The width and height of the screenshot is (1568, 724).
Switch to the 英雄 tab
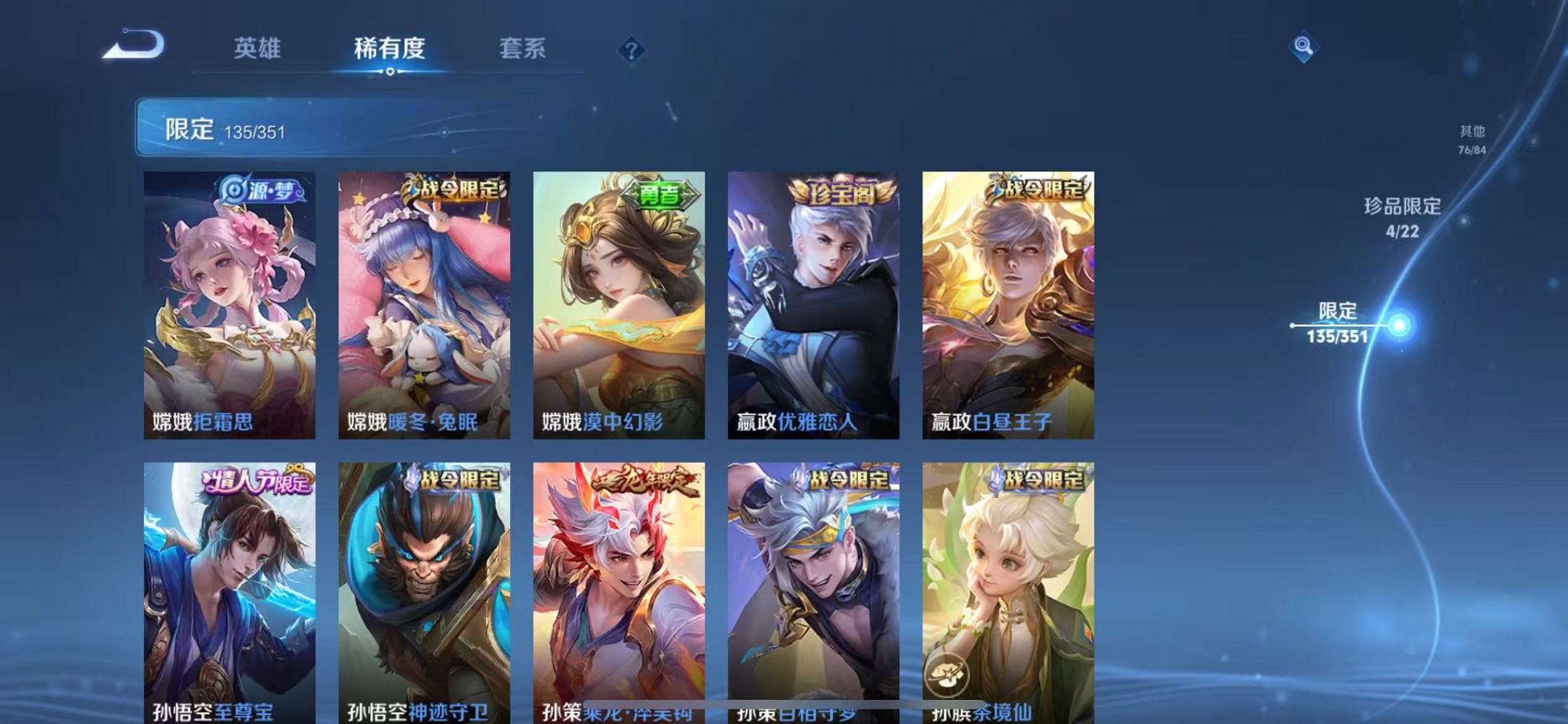click(x=256, y=50)
